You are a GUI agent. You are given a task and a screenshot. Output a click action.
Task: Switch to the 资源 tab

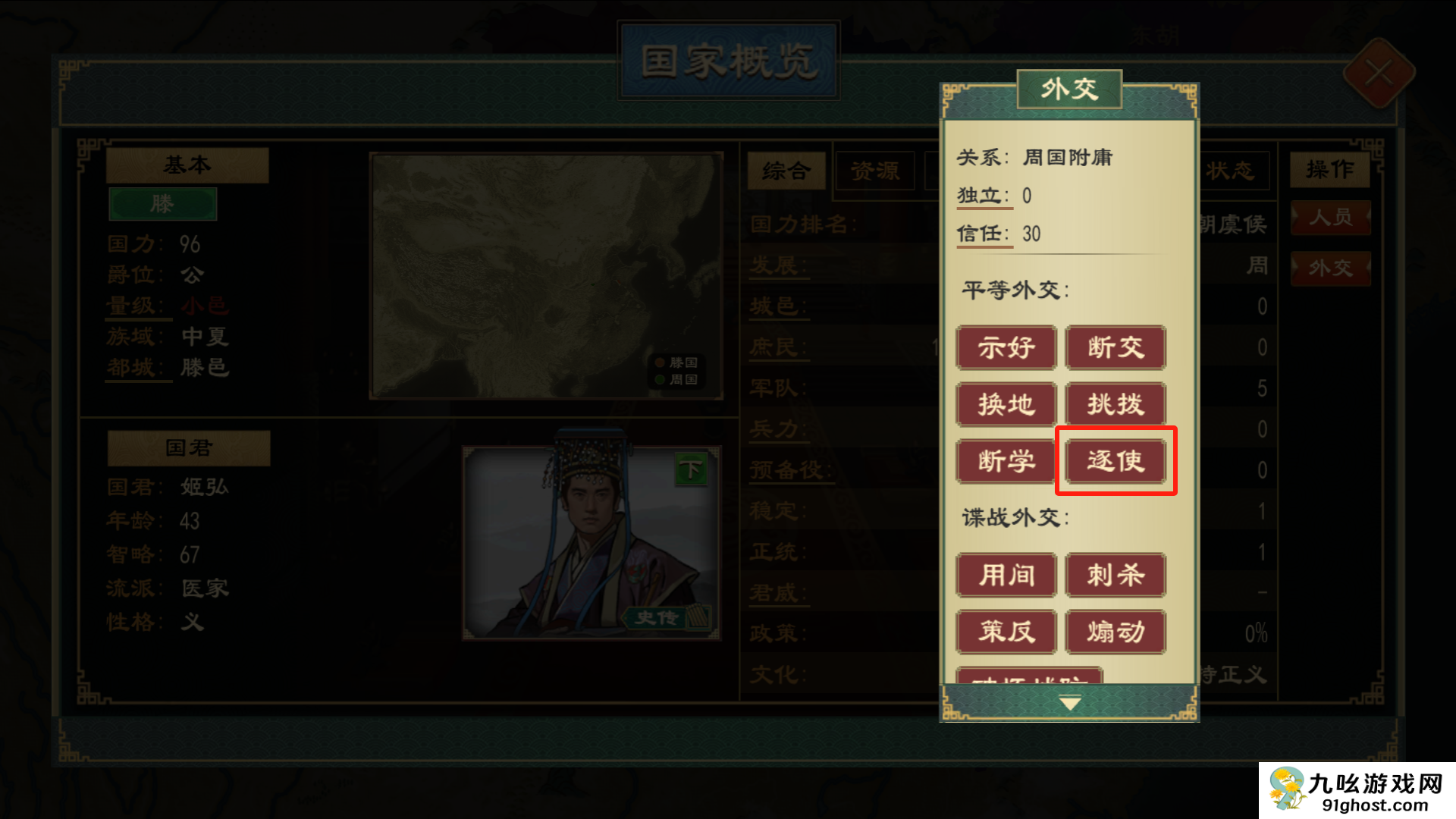(x=875, y=171)
